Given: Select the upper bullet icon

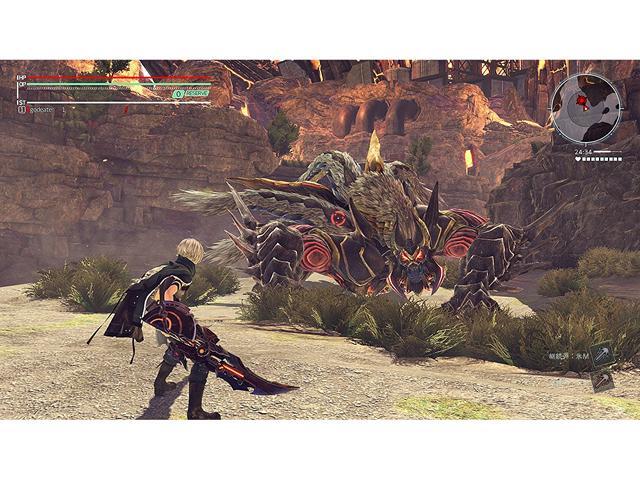Looking at the screenshot, I should point(600,355).
